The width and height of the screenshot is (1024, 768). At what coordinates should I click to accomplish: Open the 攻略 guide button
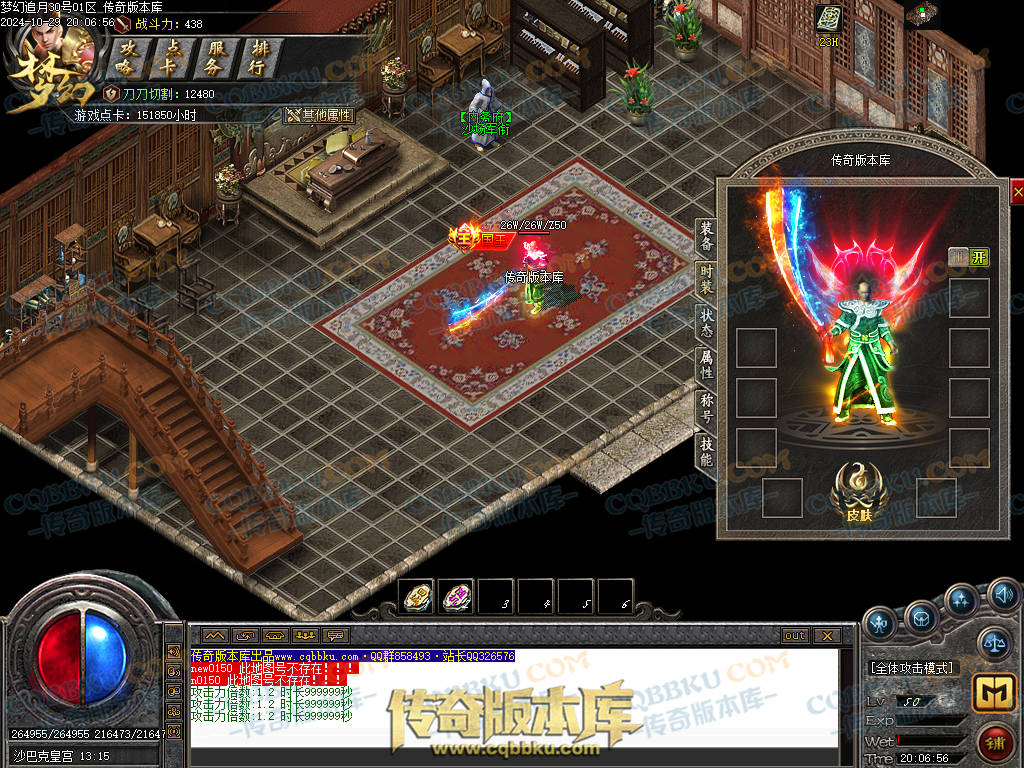coord(127,58)
